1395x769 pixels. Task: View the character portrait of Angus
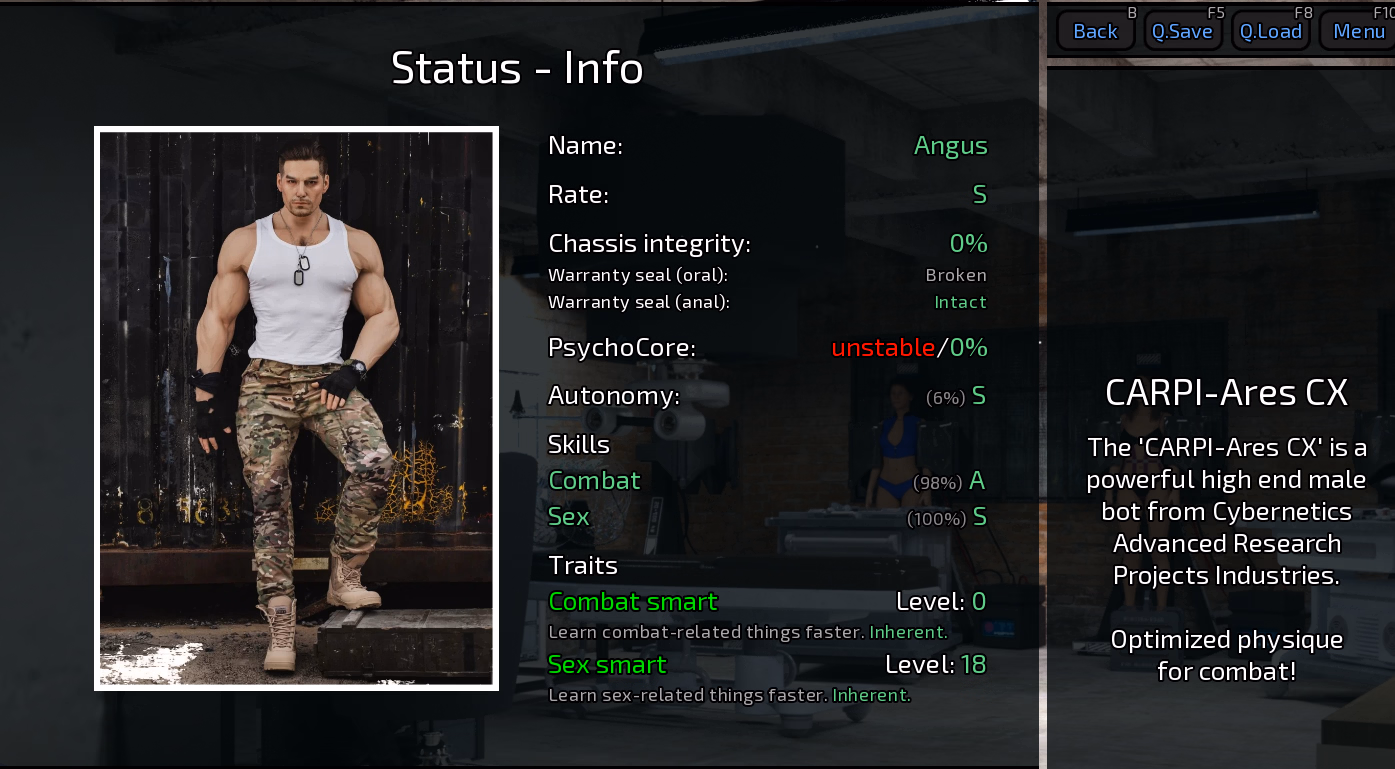pyautogui.click(x=296, y=408)
